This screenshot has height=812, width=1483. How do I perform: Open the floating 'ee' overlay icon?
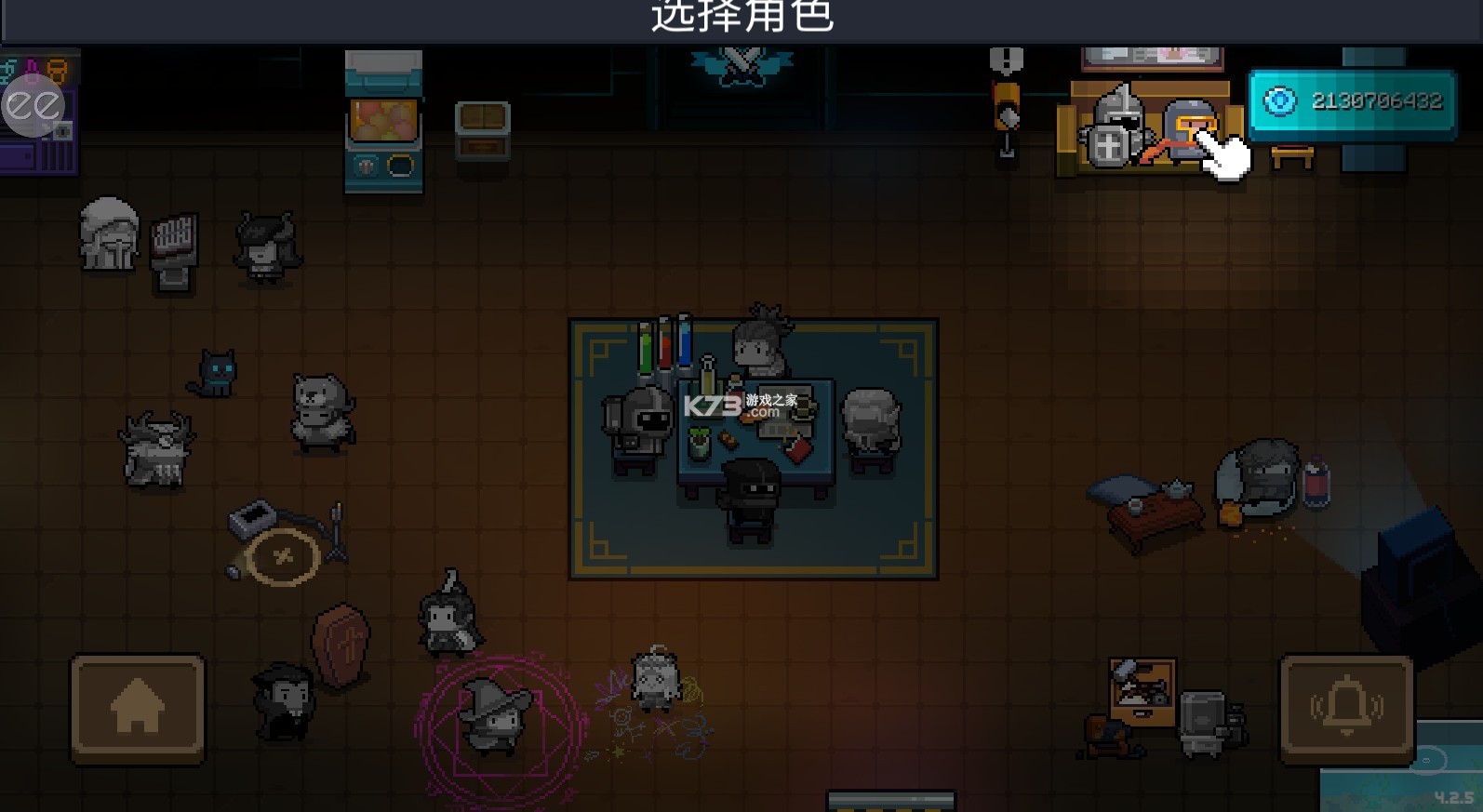33,106
